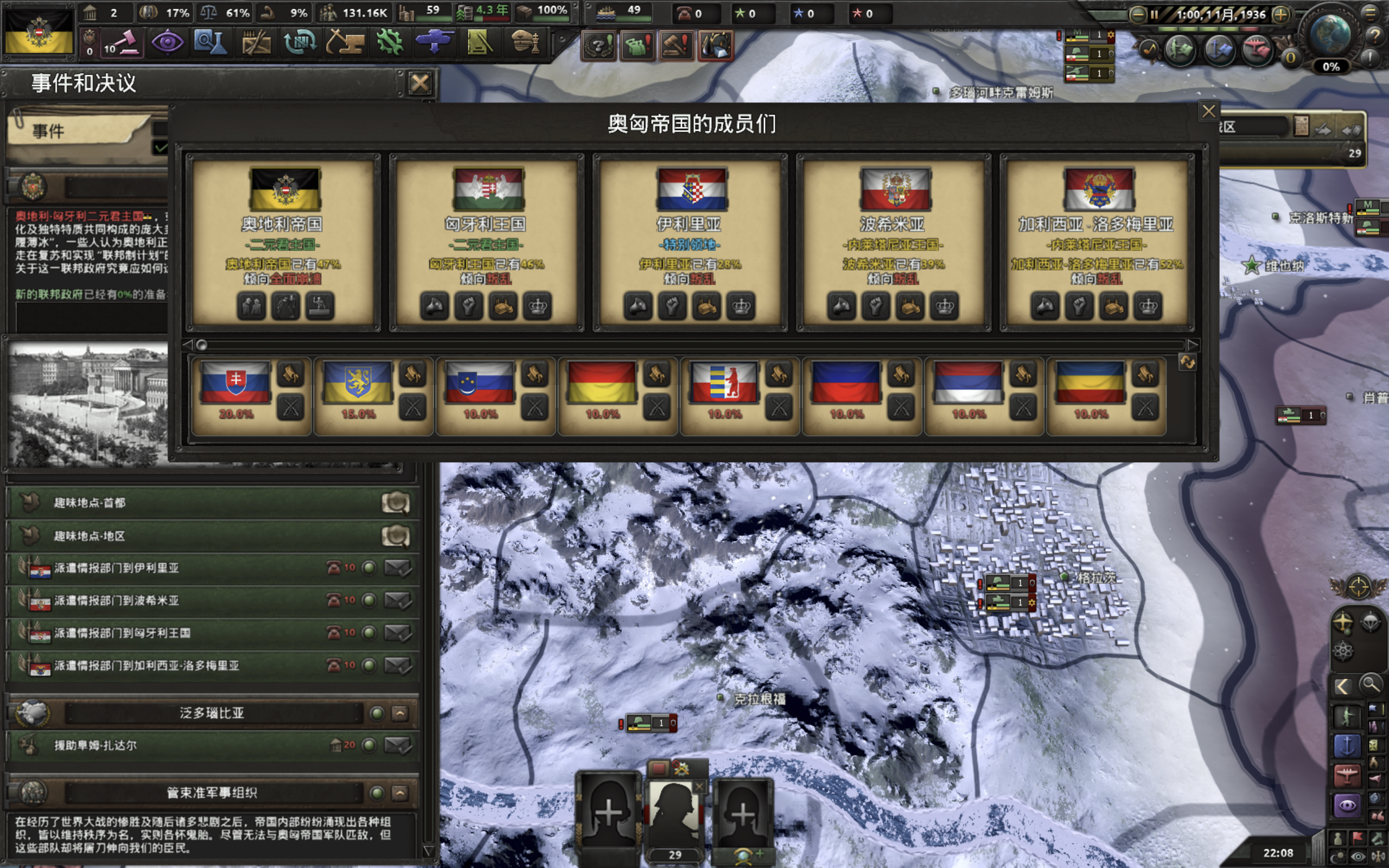Open the production gear menu

click(x=390, y=42)
